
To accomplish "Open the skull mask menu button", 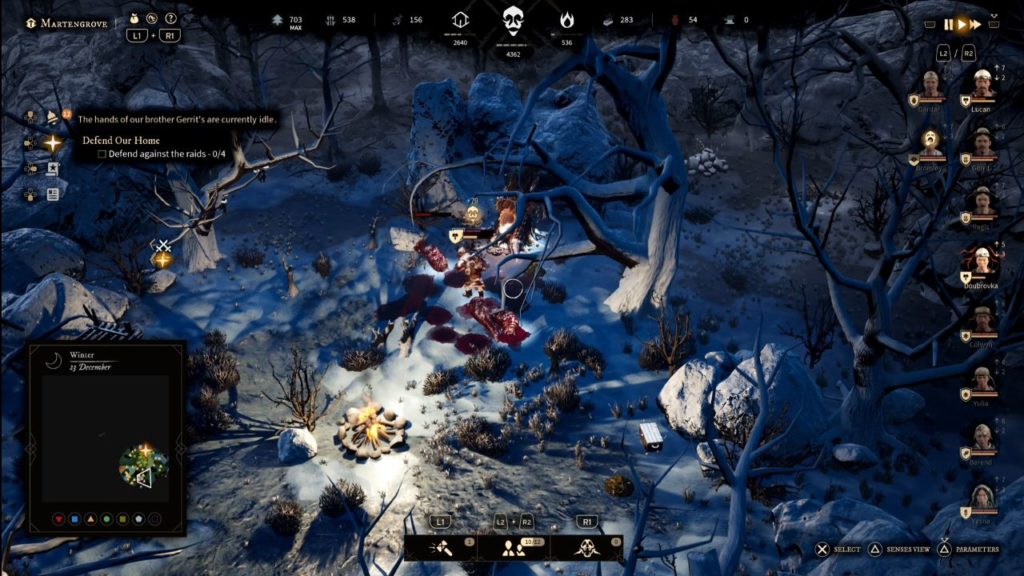I will pyautogui.click(x=588, y=547).
